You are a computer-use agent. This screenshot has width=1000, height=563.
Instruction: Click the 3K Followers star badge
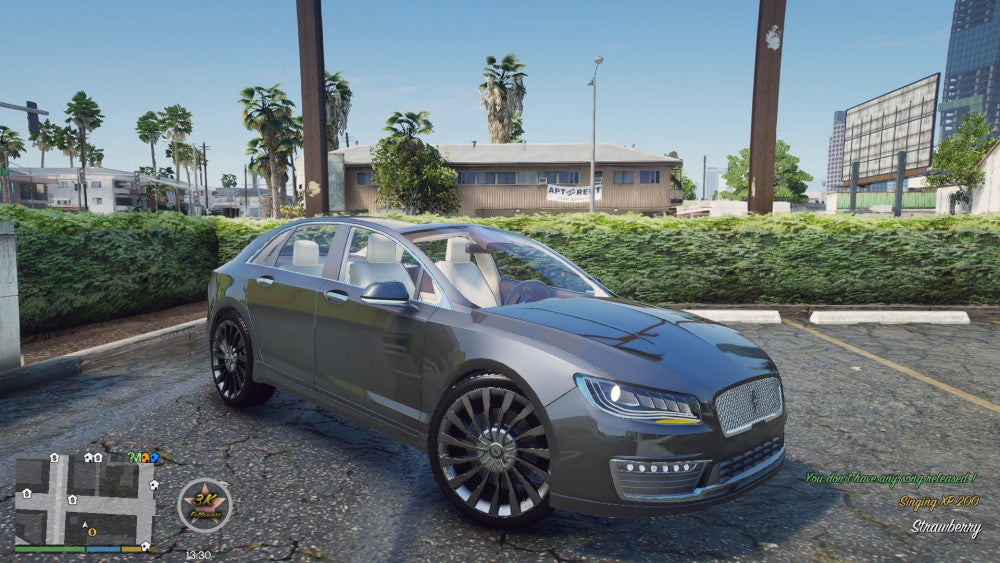(205, 505)
